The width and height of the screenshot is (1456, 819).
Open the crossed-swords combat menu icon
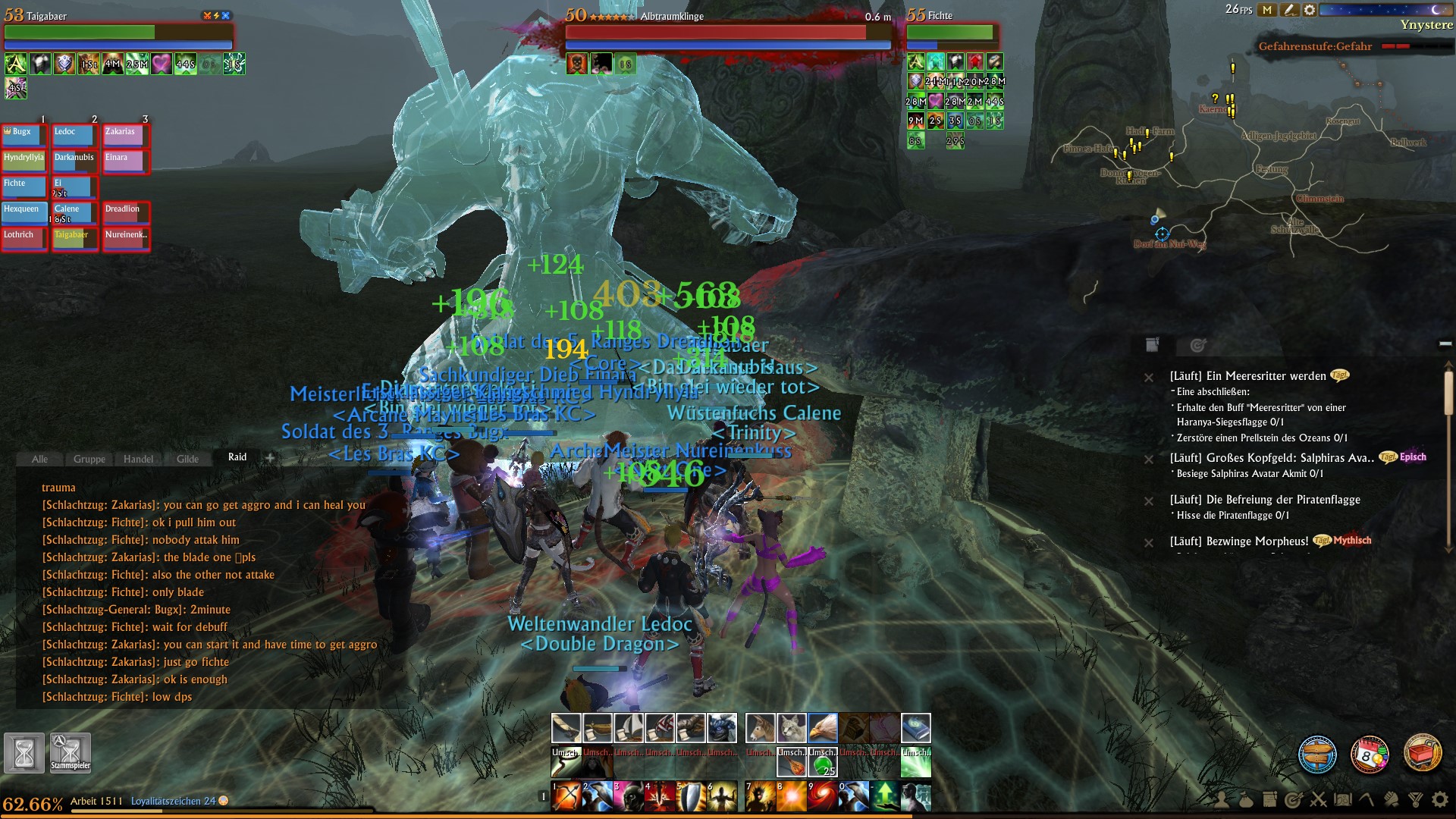[x=1318, y=799]
